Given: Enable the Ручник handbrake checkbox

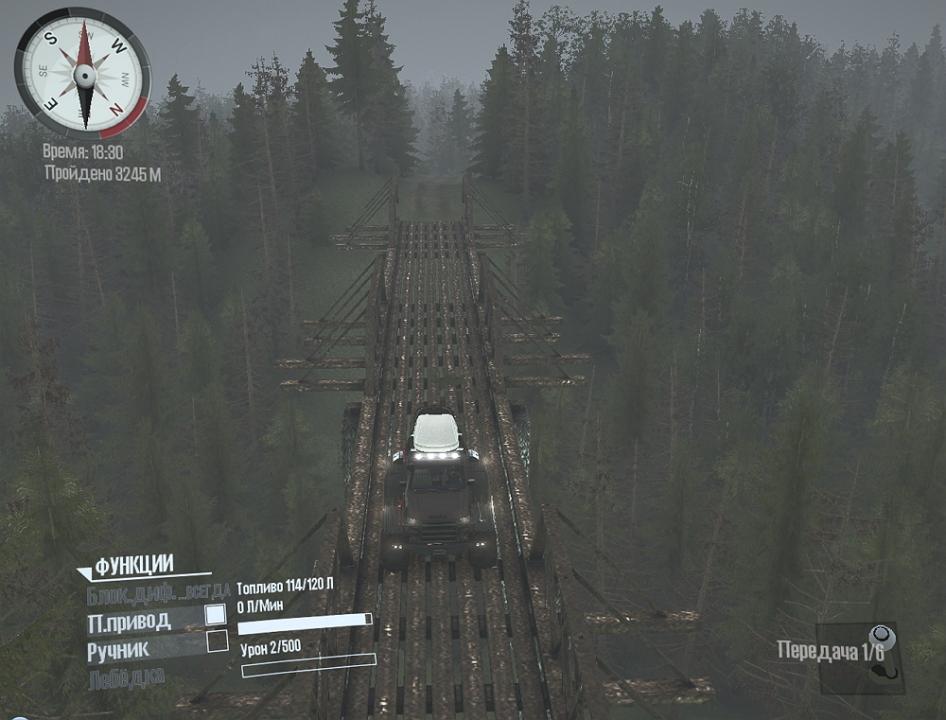Looking at the screenshot, I should [x=217, y=642].
